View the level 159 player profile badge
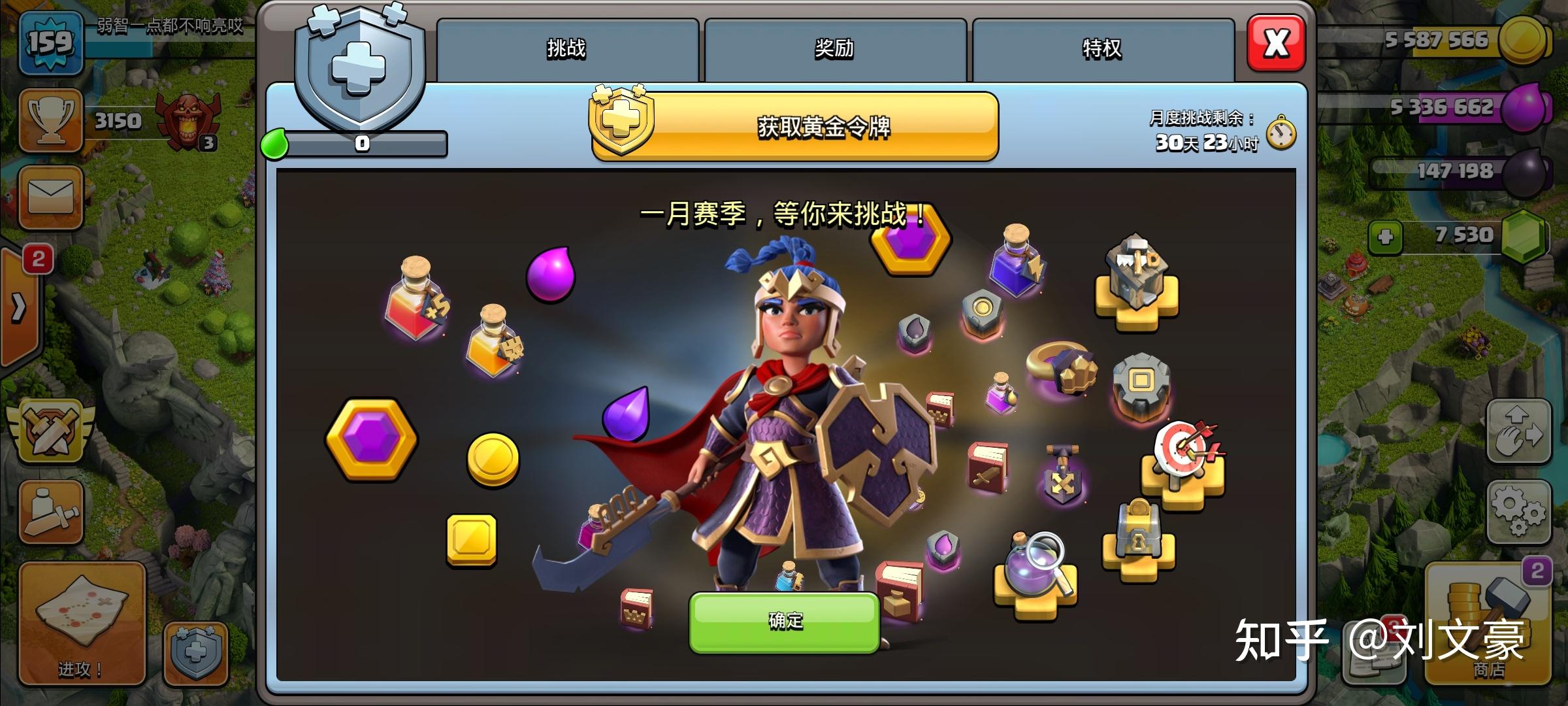The height and width of the screenshot is (706, 1568). coord(51,44)
